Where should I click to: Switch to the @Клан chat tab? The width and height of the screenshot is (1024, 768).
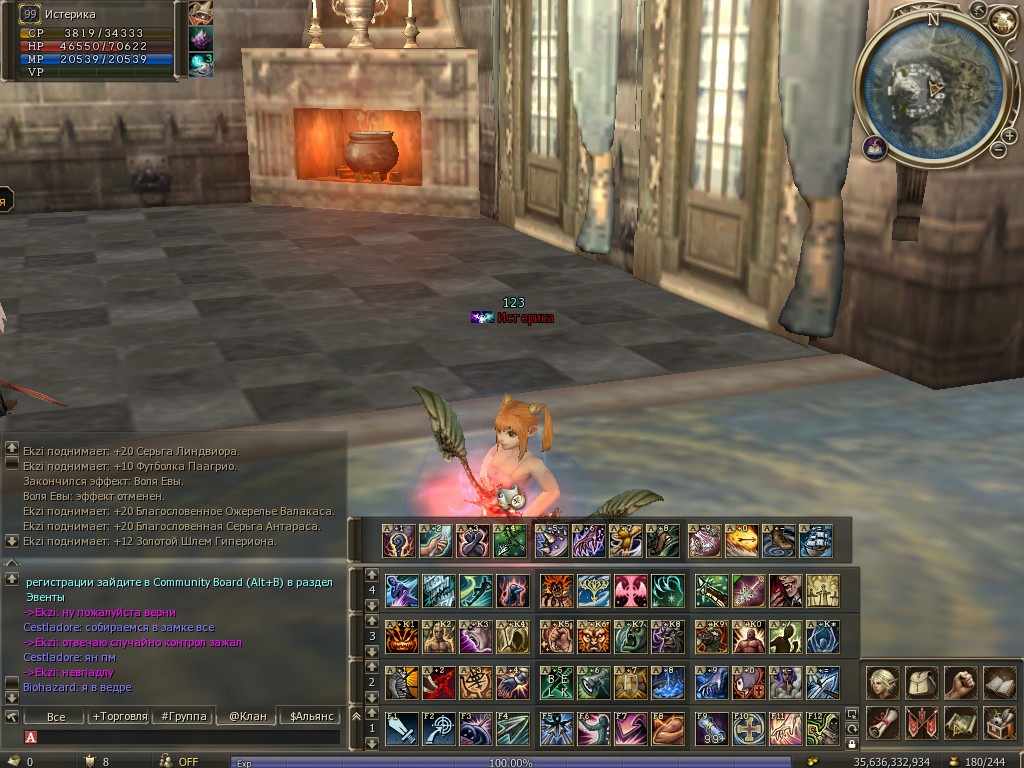245,716
